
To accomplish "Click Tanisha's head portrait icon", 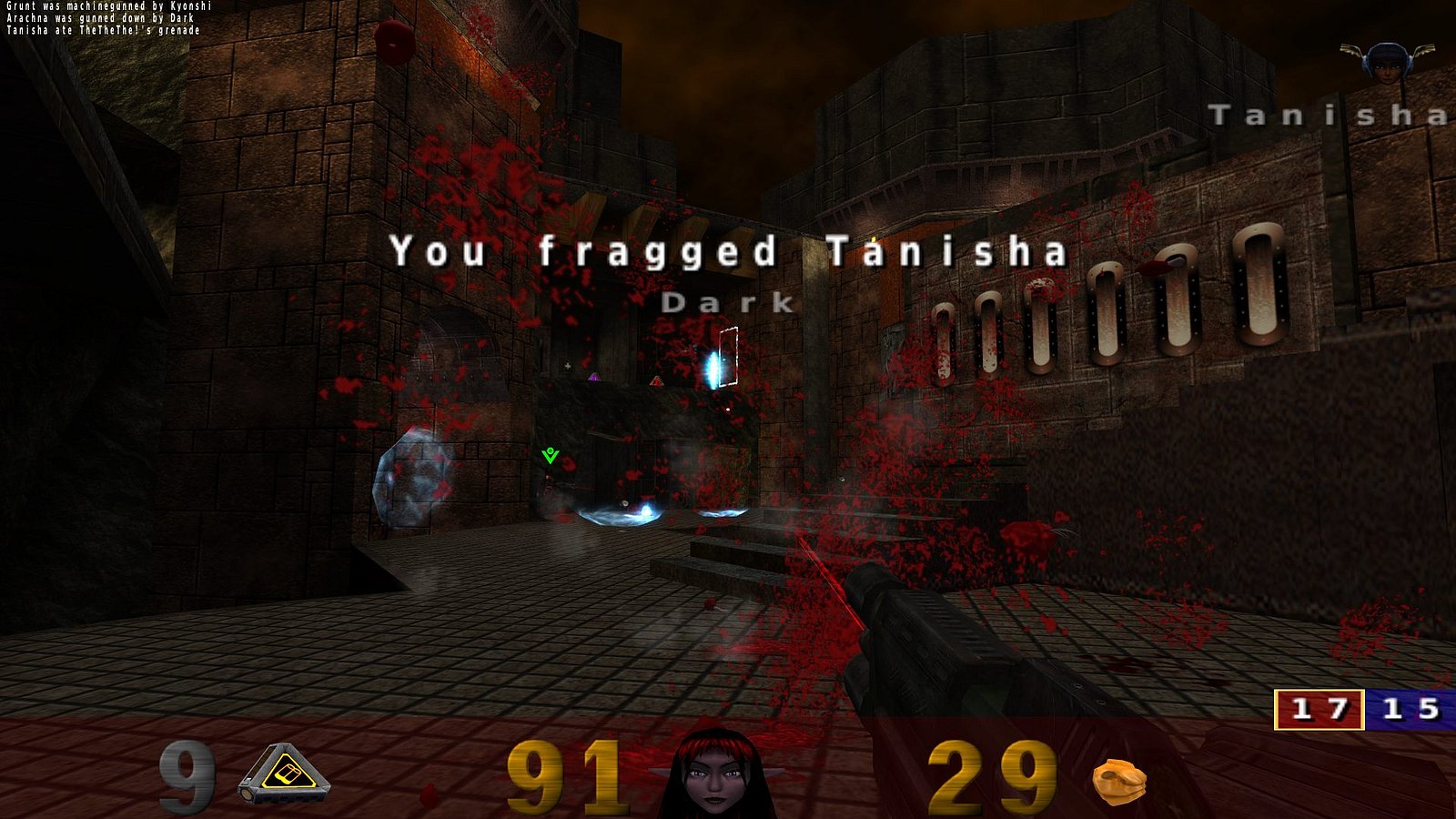I will click(1387, 62).
